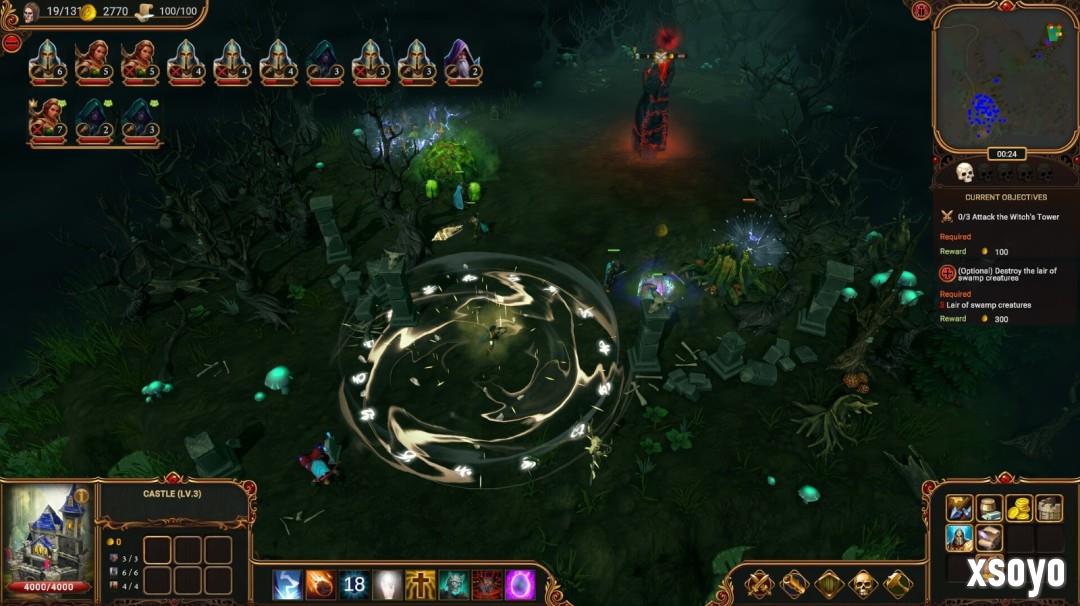Activate the glowing purple portal spell
This screenshot has height=606, width=1080.
click(x=521, y=585)
